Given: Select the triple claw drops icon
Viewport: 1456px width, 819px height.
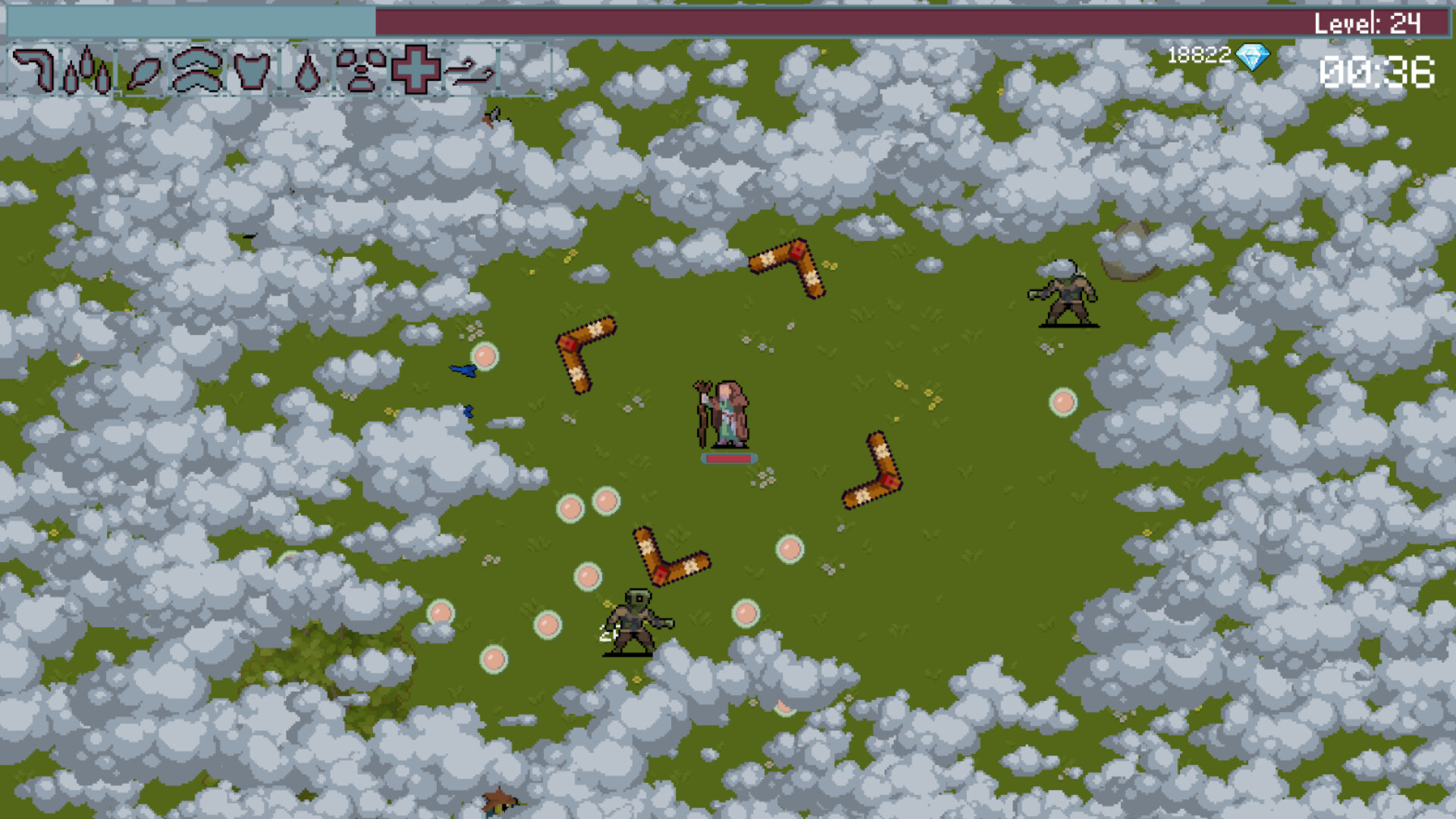Looking at the screenshot, I should pos(87,72).
